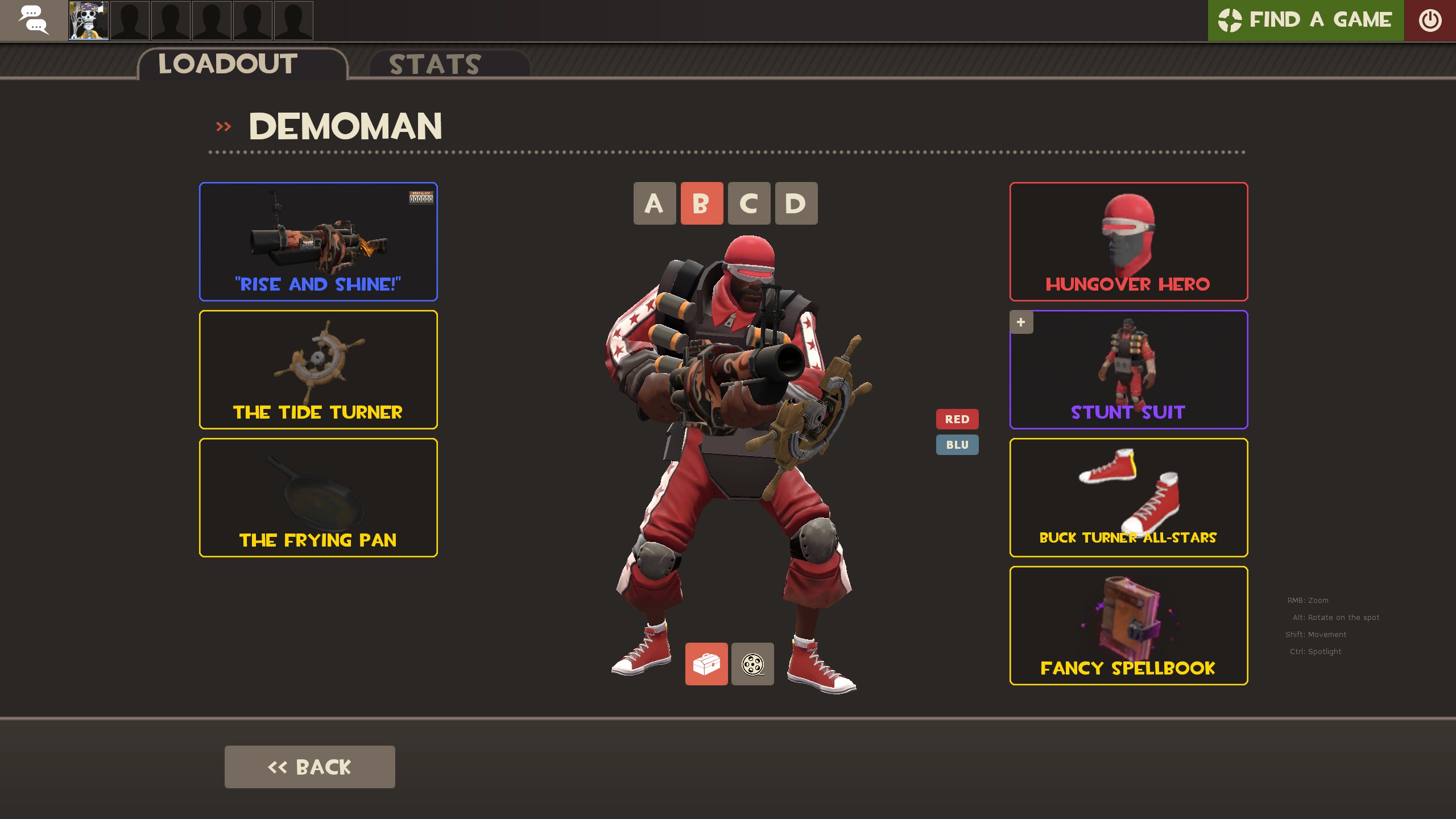Open the Fancy Spellbook item slot
1456x819 pixels.
tap(1128, 626)
